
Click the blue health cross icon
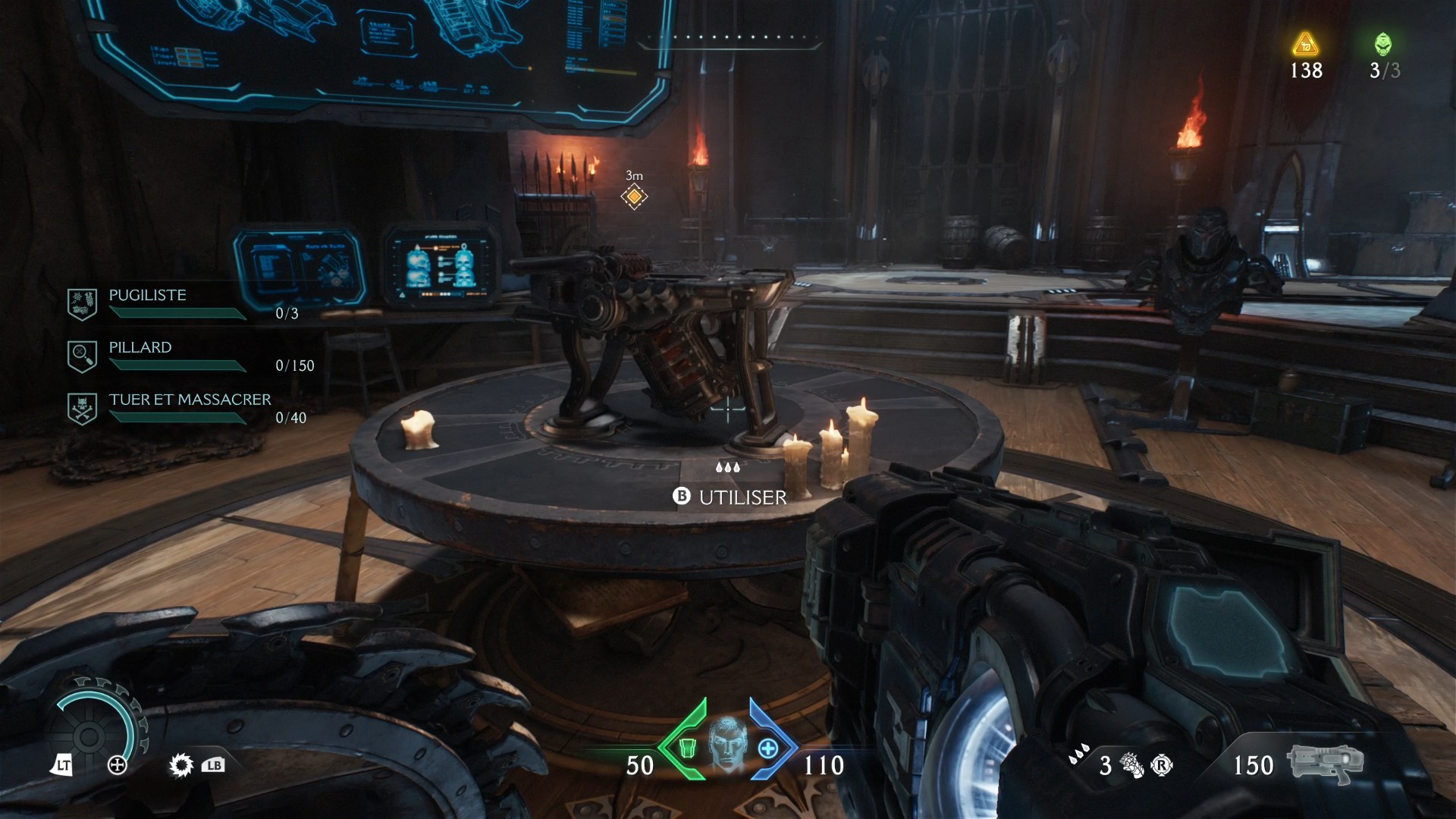pyautogui.click(x=767, y=748)
